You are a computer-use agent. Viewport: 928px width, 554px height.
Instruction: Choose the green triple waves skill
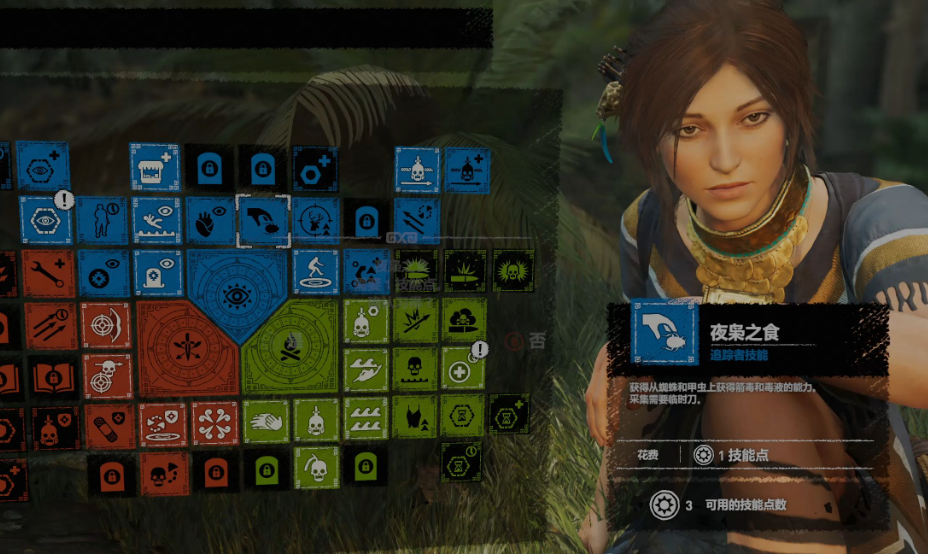tap(366, 420)
